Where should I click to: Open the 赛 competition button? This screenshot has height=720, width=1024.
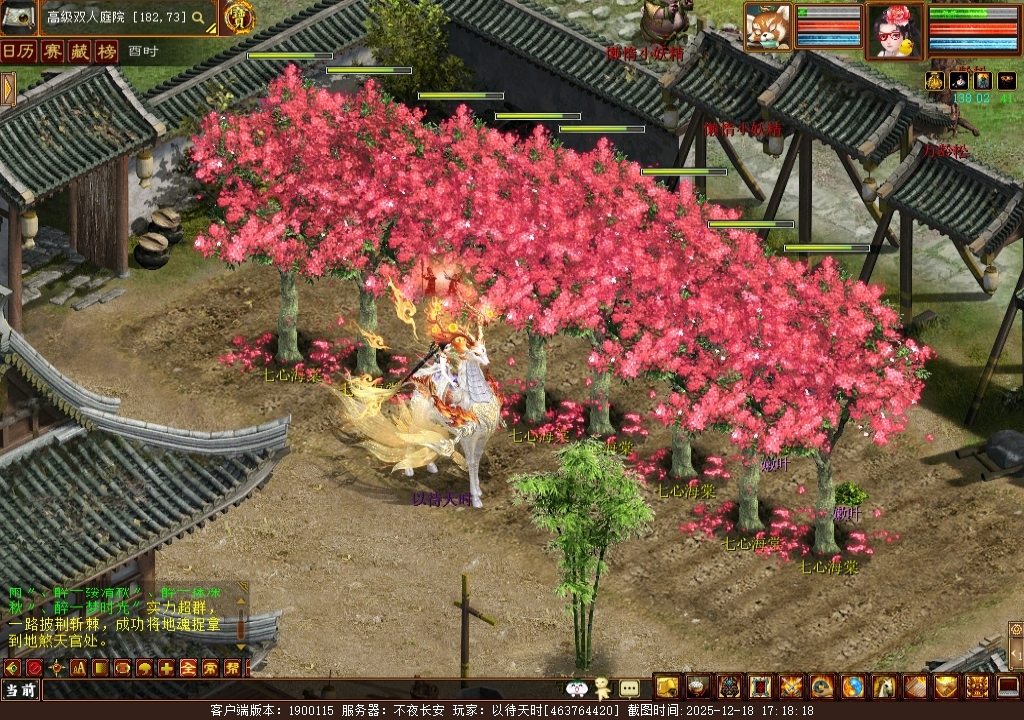53,52
